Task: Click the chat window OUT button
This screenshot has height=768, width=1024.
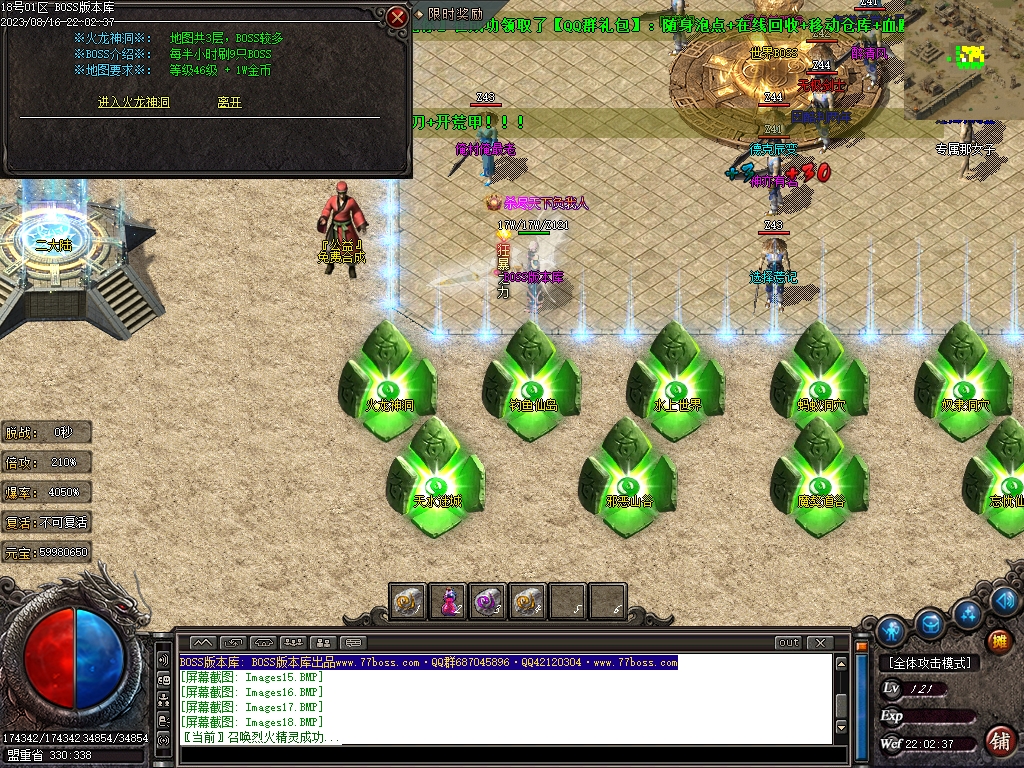Action: coord(789,642)
